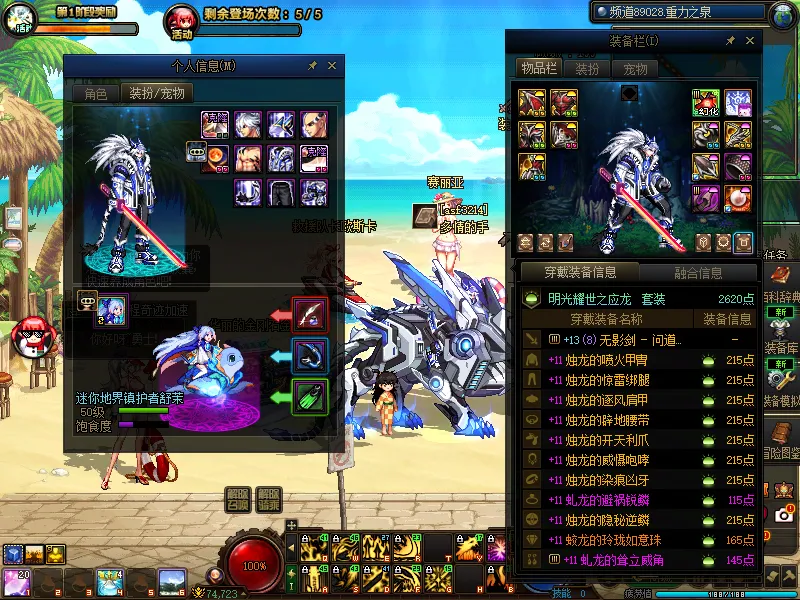Close the 装备栏 equipment window
800x600 pixels.
(750, 41)
